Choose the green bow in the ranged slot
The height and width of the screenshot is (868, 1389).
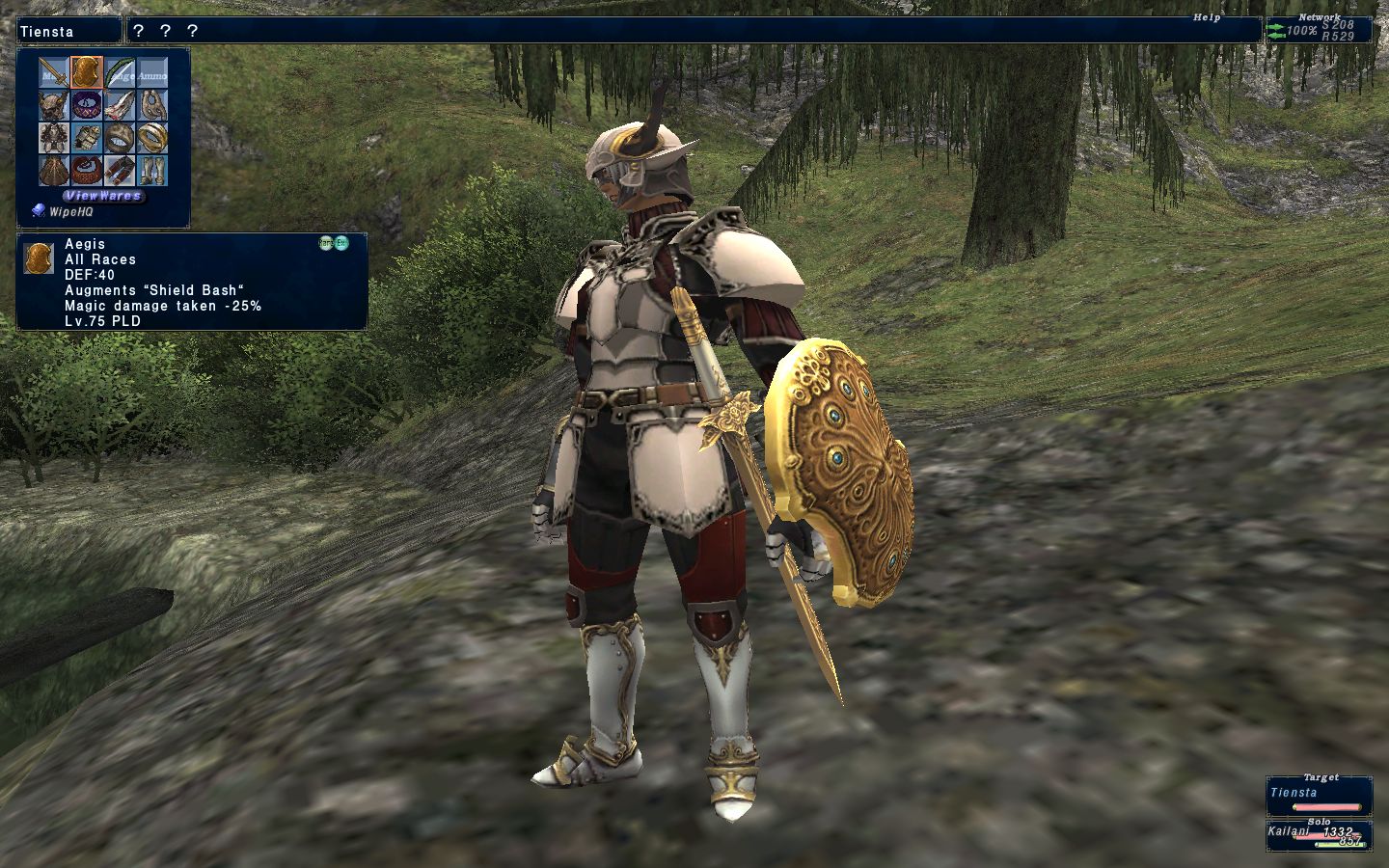pos(119,72)
